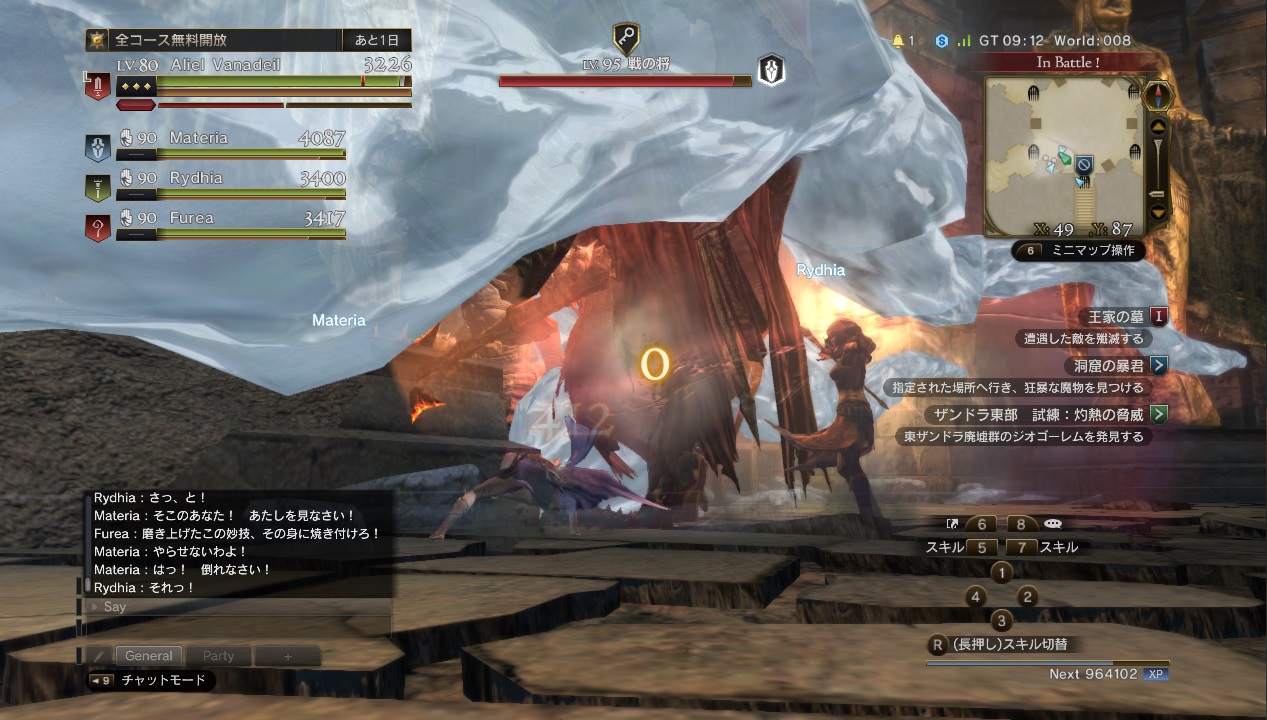Click the blue S status icon
This screenshot has height=720, width=1267.
[941, 41]
